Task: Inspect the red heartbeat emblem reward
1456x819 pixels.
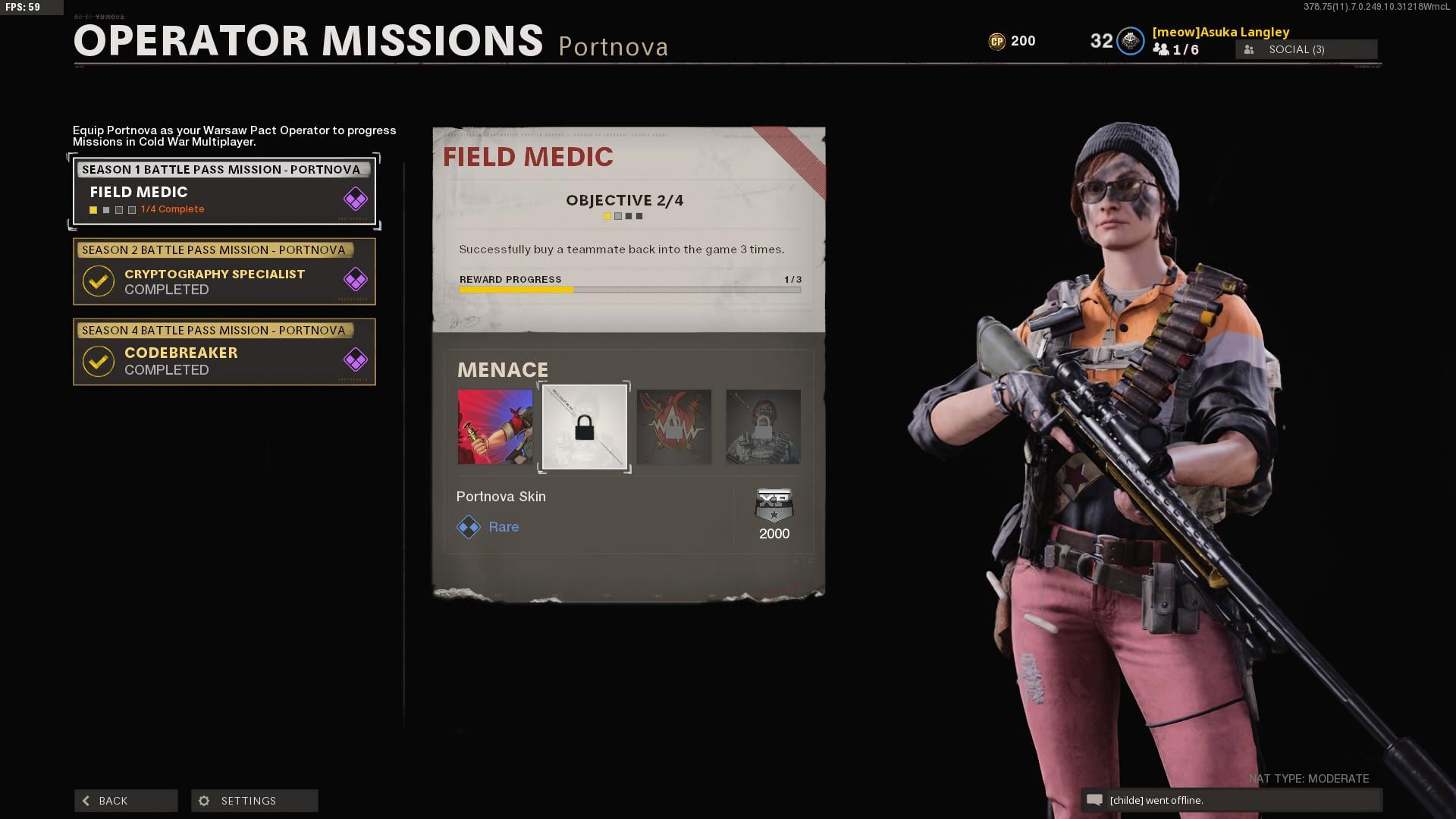Action: (673, 427)
